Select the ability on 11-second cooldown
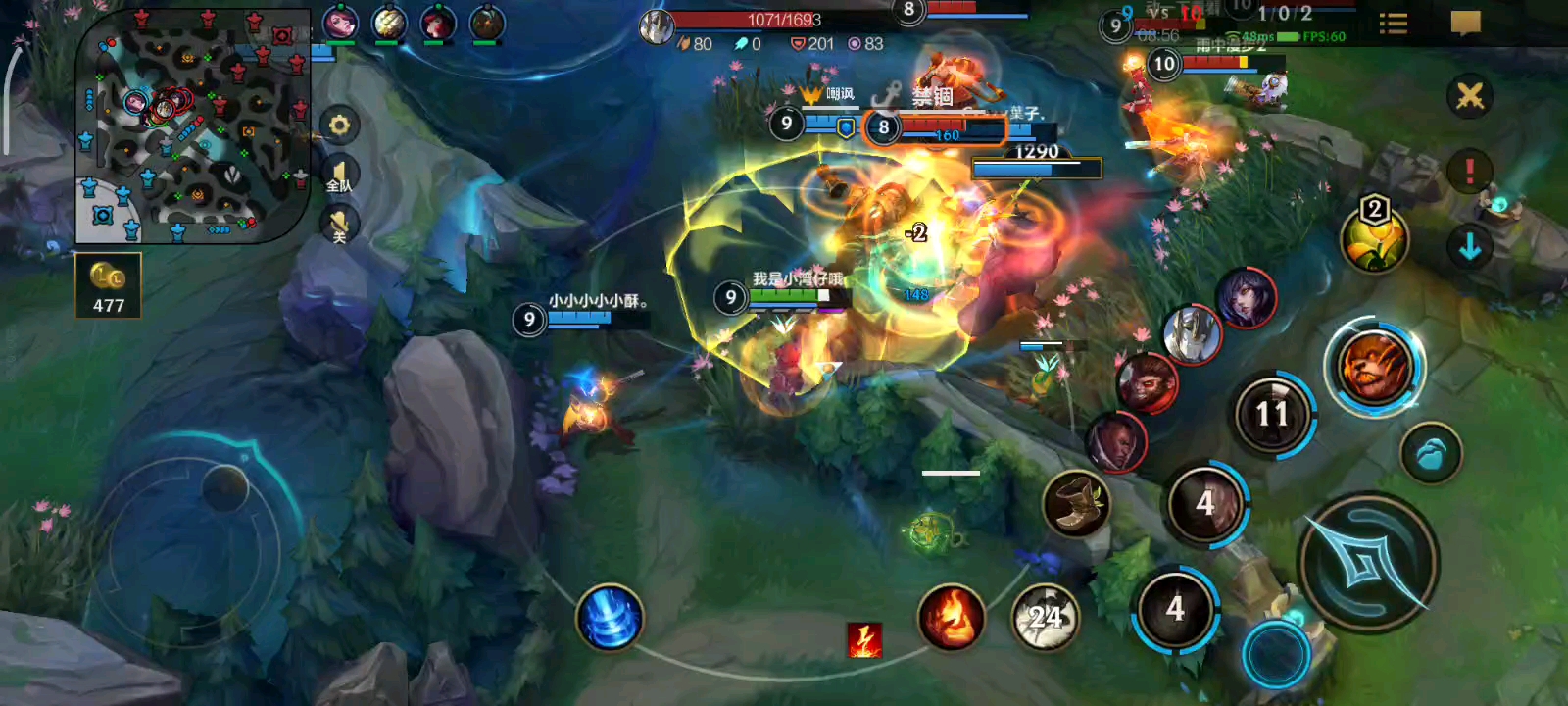The width and height of the screenshot is (1568, 706). pyautogui.click(x=1271, y=414)
